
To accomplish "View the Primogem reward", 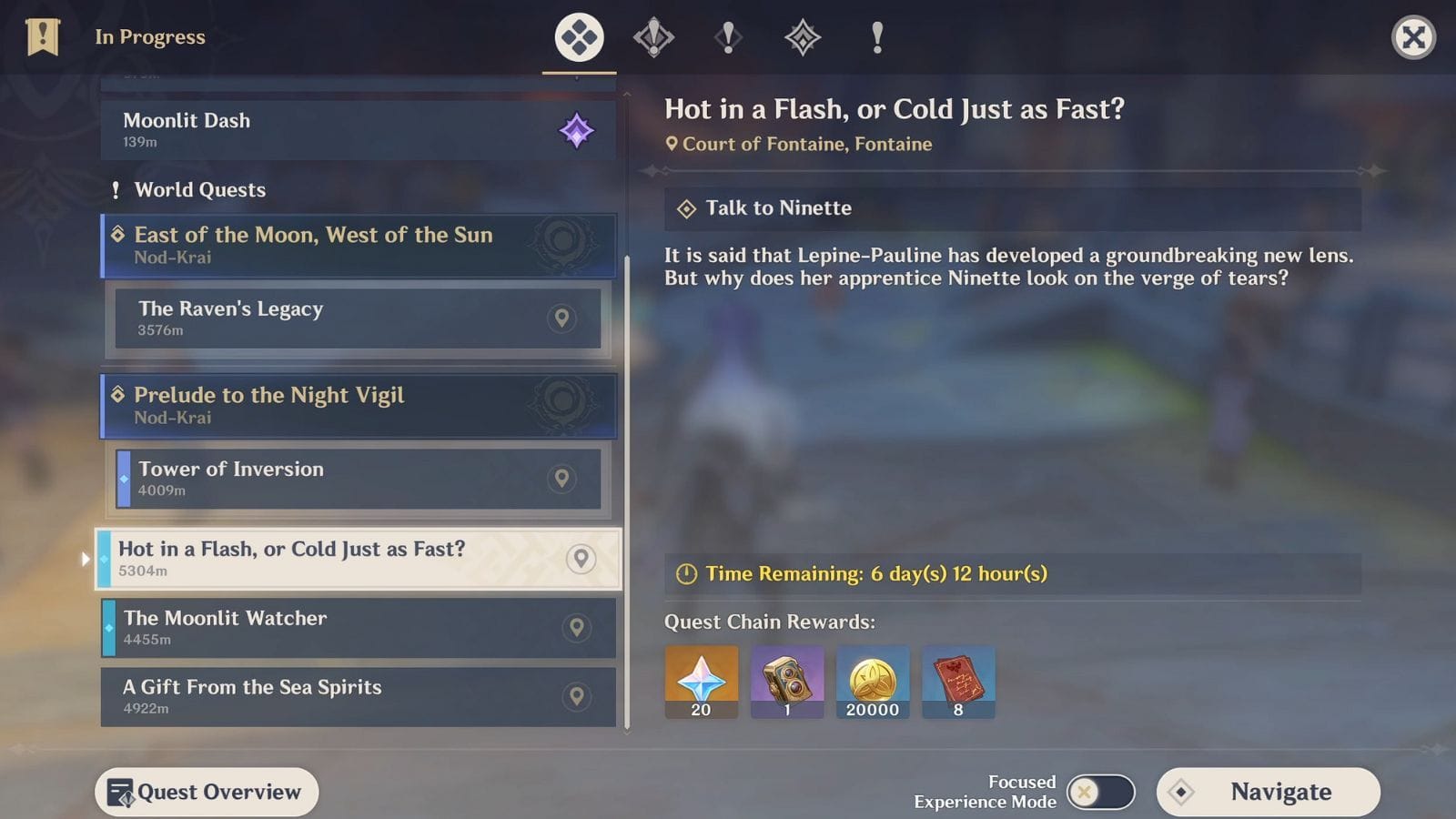I will point(701,682).
